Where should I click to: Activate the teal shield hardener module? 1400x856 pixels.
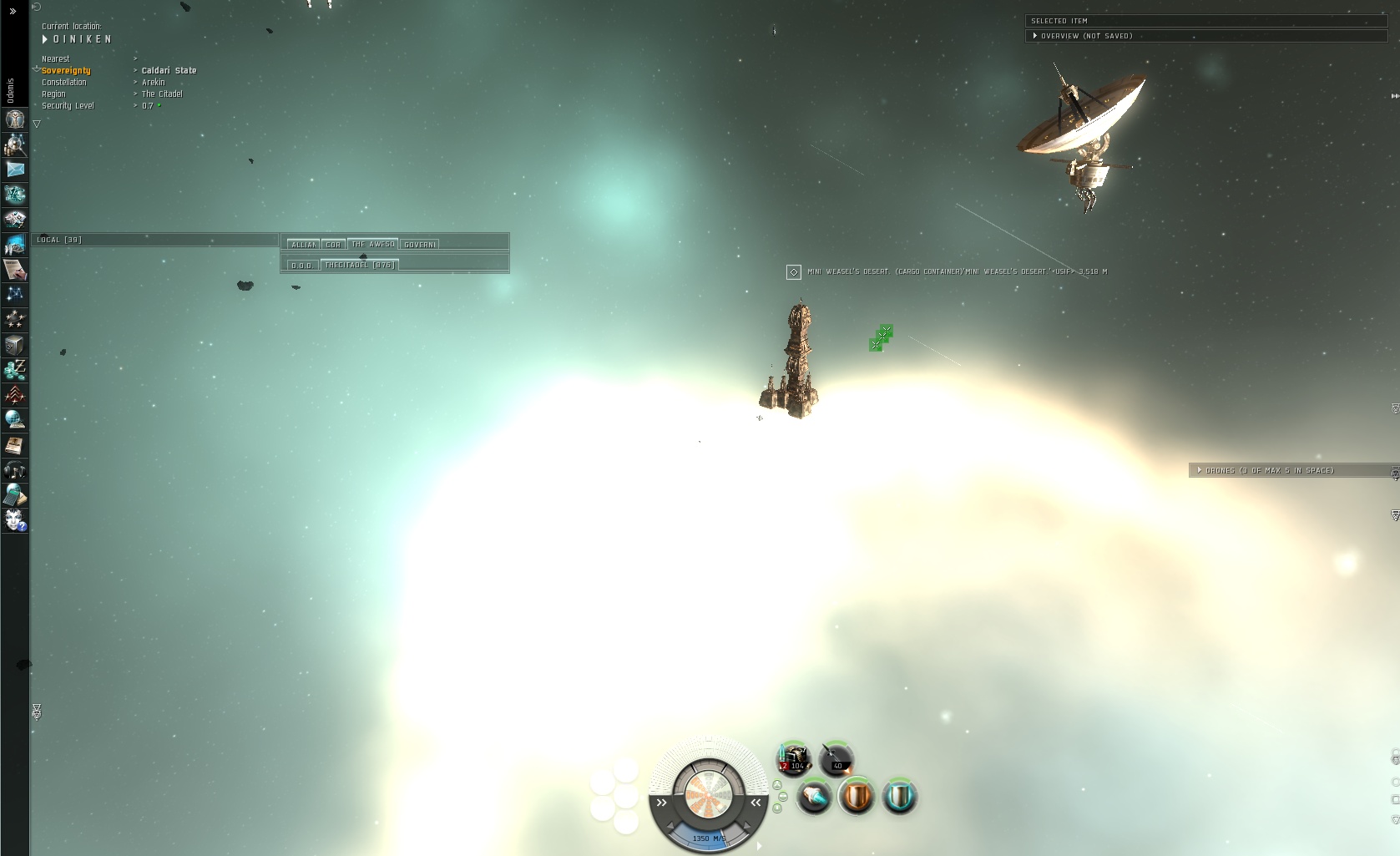coord(899,796)
